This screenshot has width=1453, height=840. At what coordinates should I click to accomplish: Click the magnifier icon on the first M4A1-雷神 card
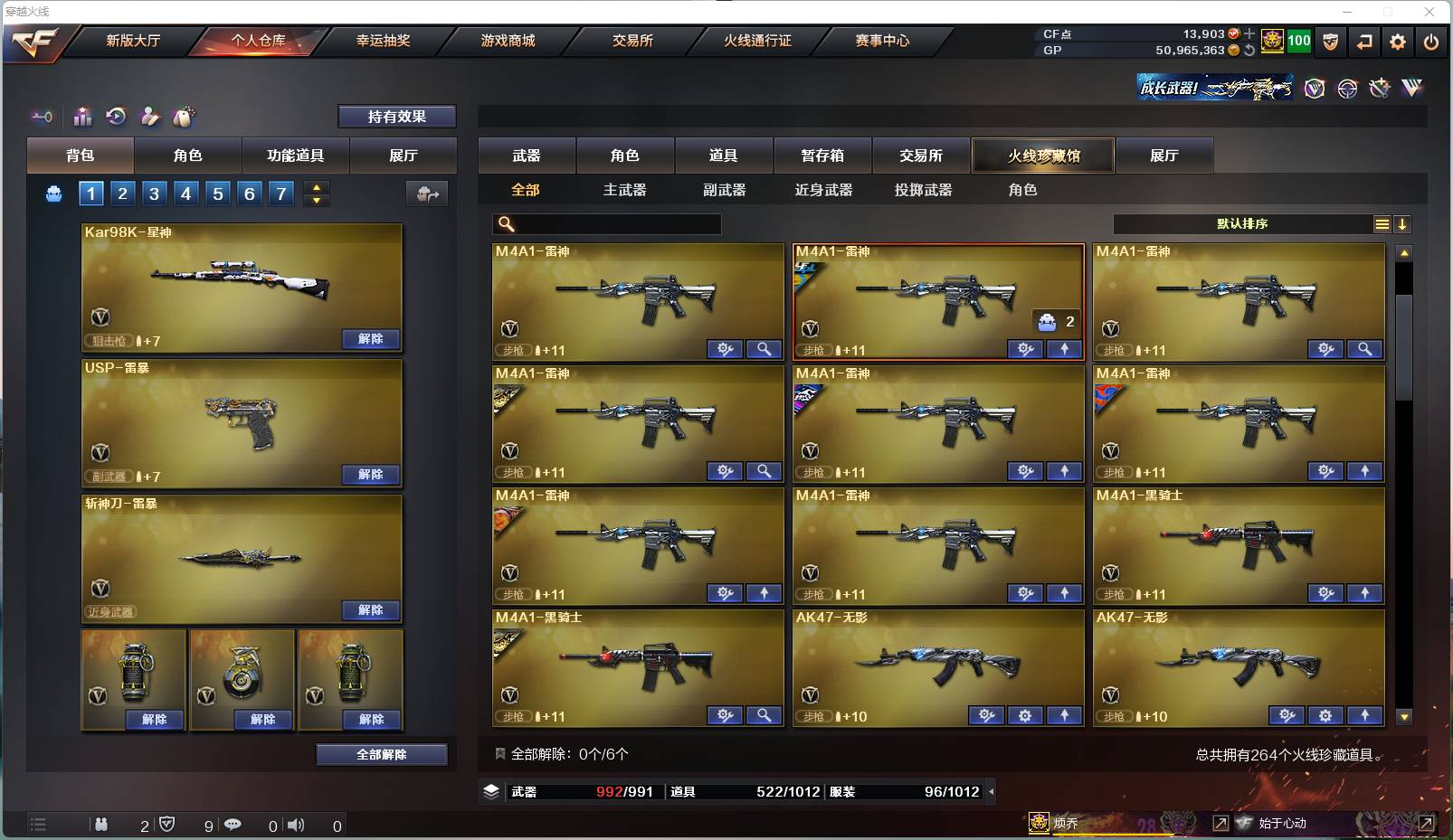(764, 349)
